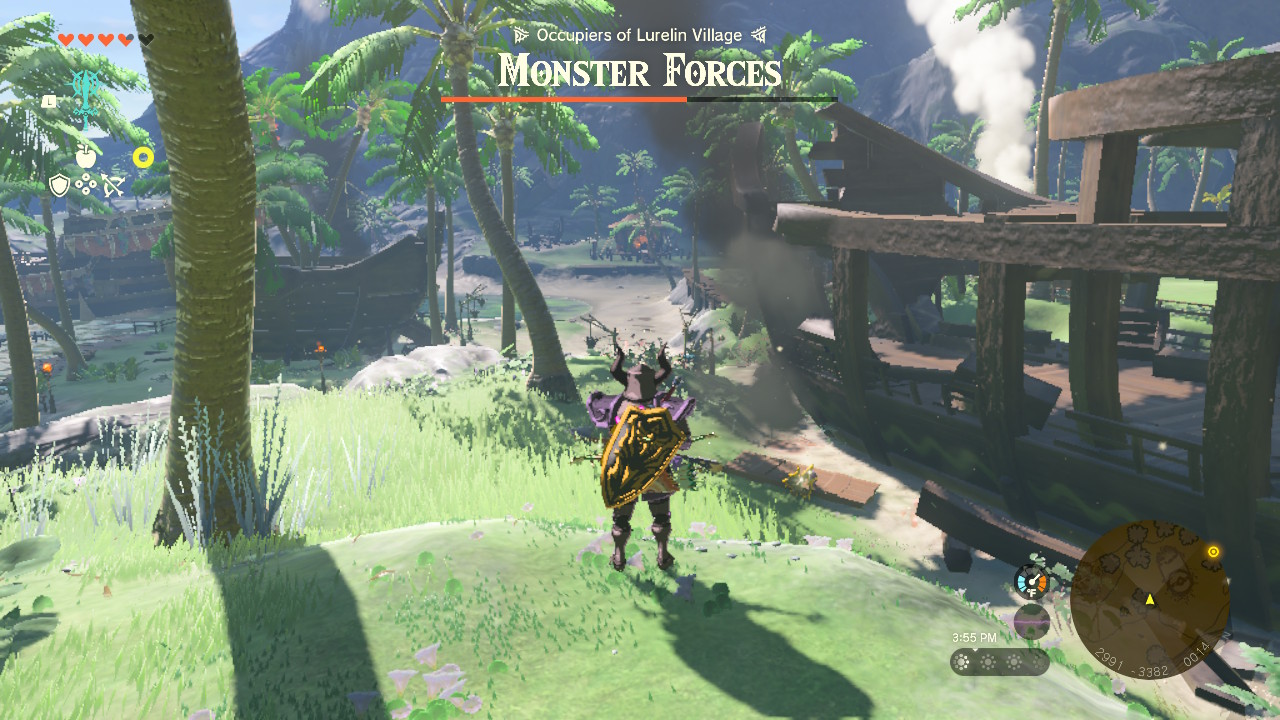The width and height of the screenshot is (1280, 720).
Task: Click the 3:55 PM time display
Action: 975,637
